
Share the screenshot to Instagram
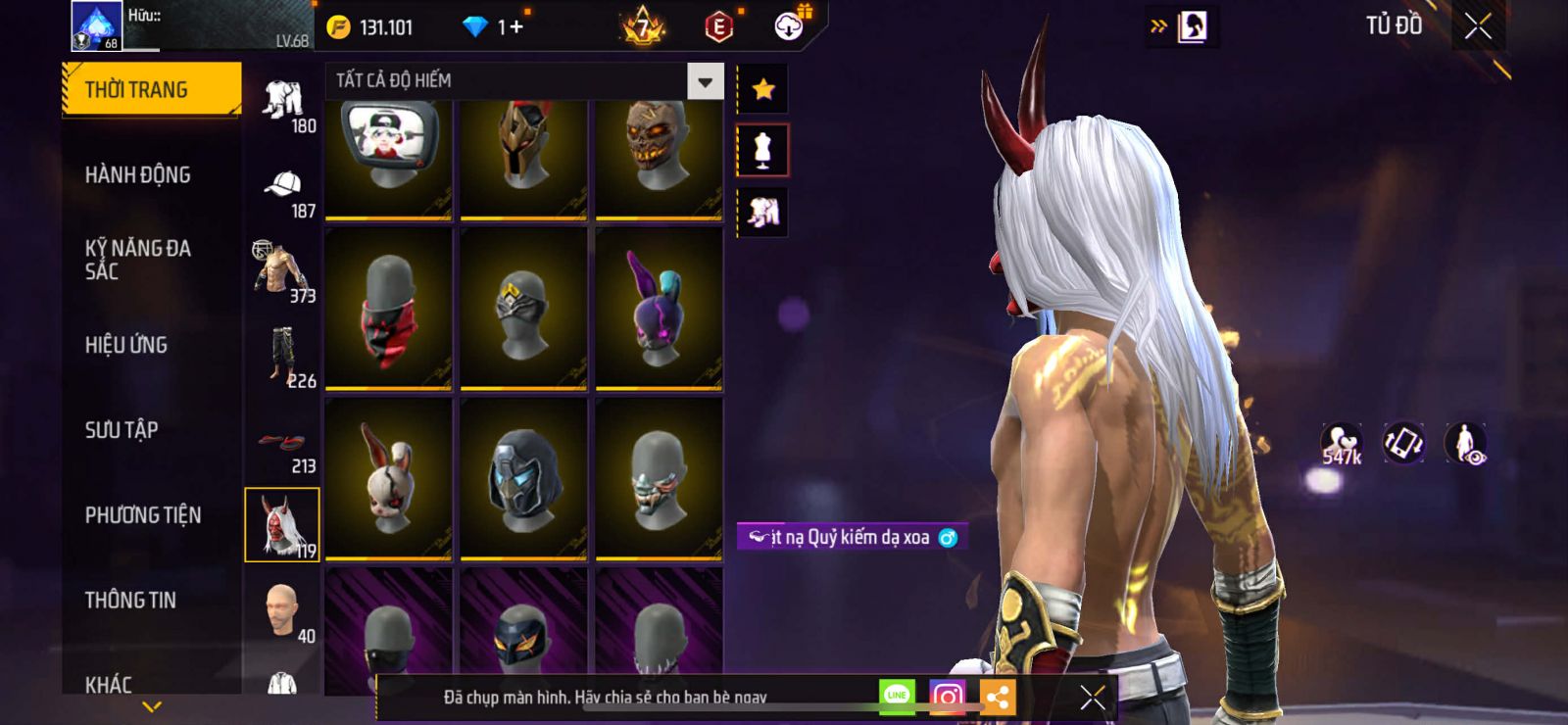pyautogui.click(x=947, y=697)
